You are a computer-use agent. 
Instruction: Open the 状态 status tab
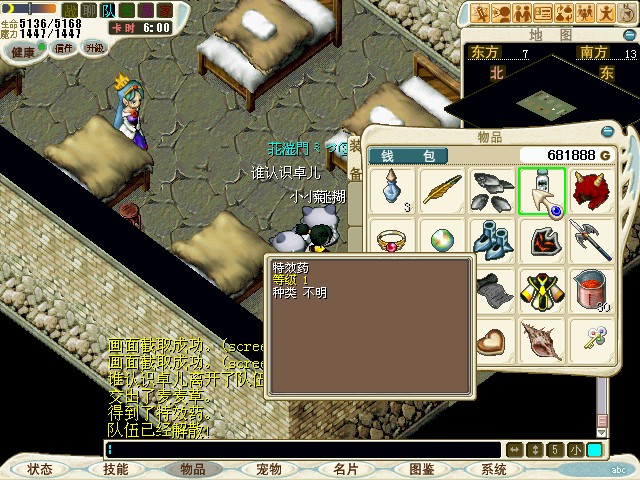40,468
